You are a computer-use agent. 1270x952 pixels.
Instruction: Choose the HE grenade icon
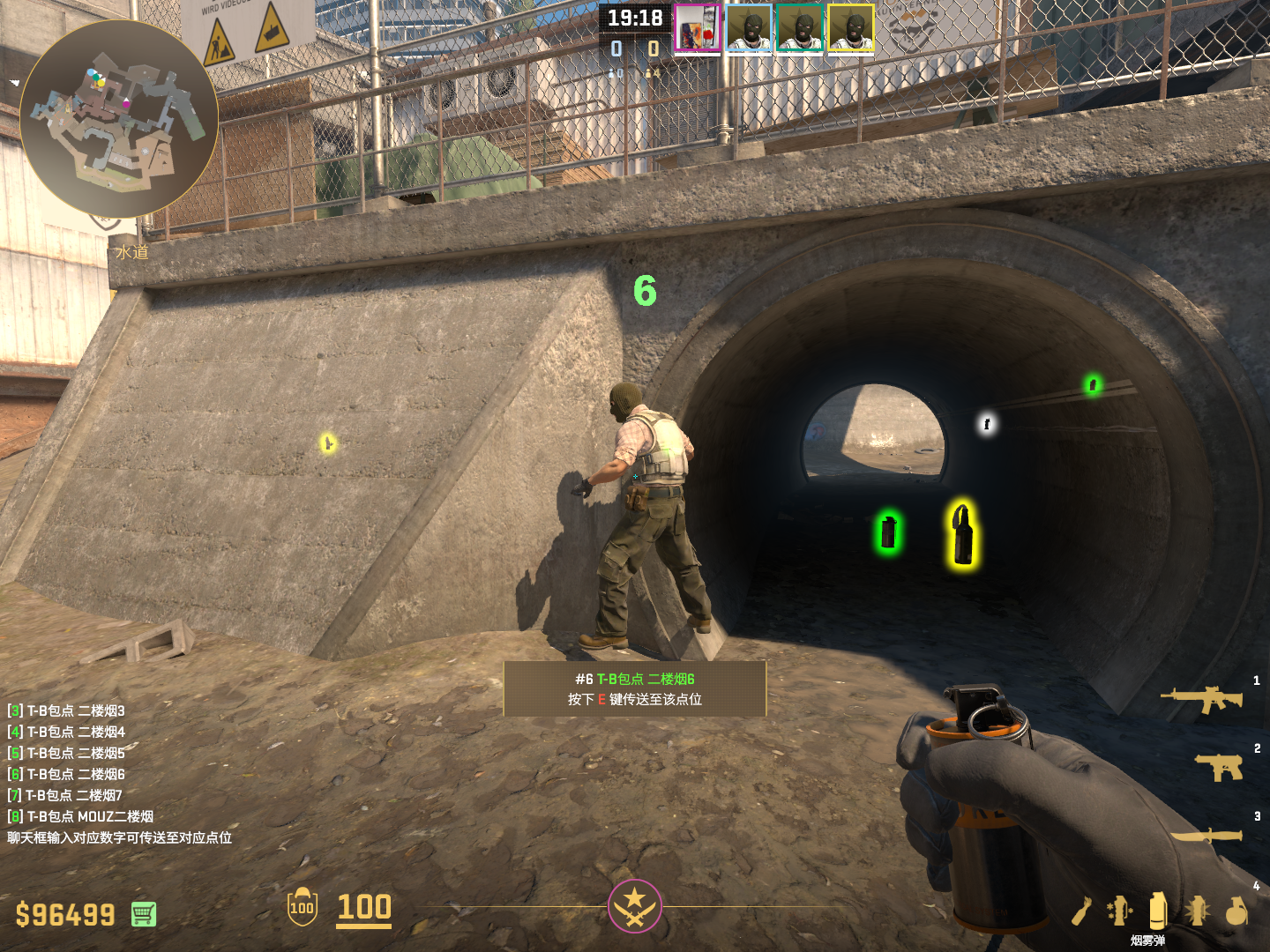[x=1236, y=911]
